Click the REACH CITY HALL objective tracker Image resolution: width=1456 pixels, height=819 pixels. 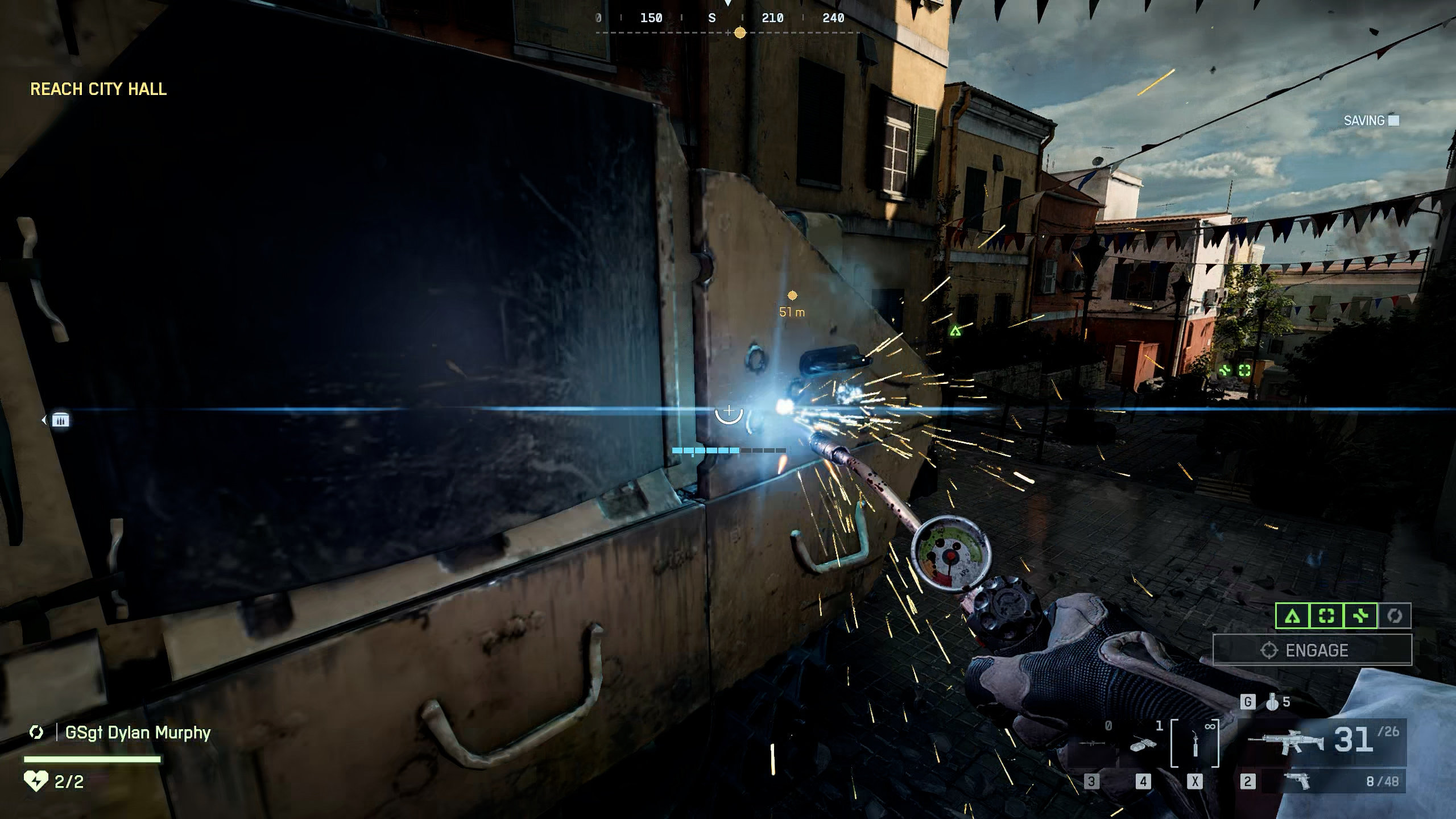click(x=98, y=89)
